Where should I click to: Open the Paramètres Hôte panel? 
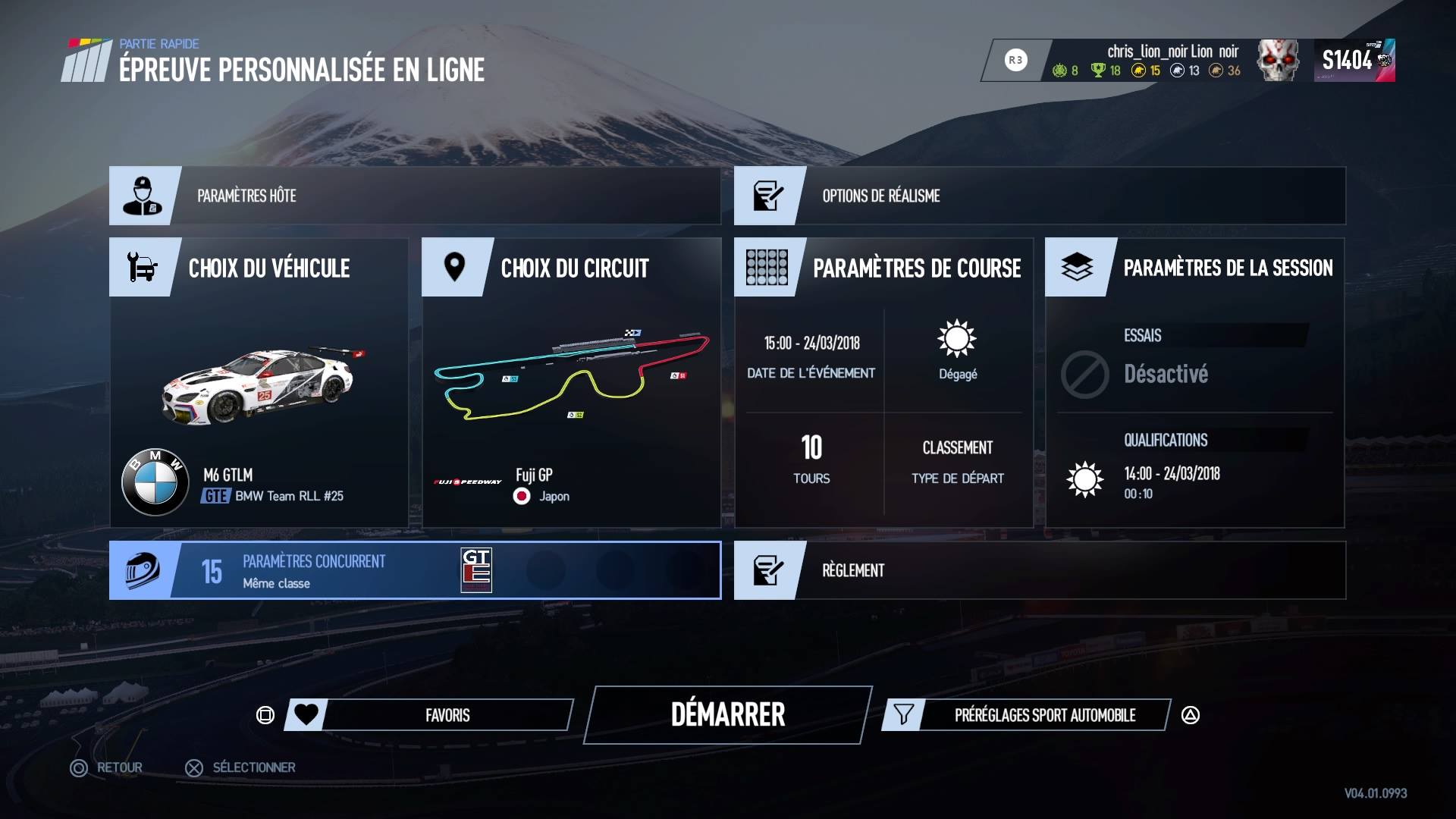click(x=414, y=196)
